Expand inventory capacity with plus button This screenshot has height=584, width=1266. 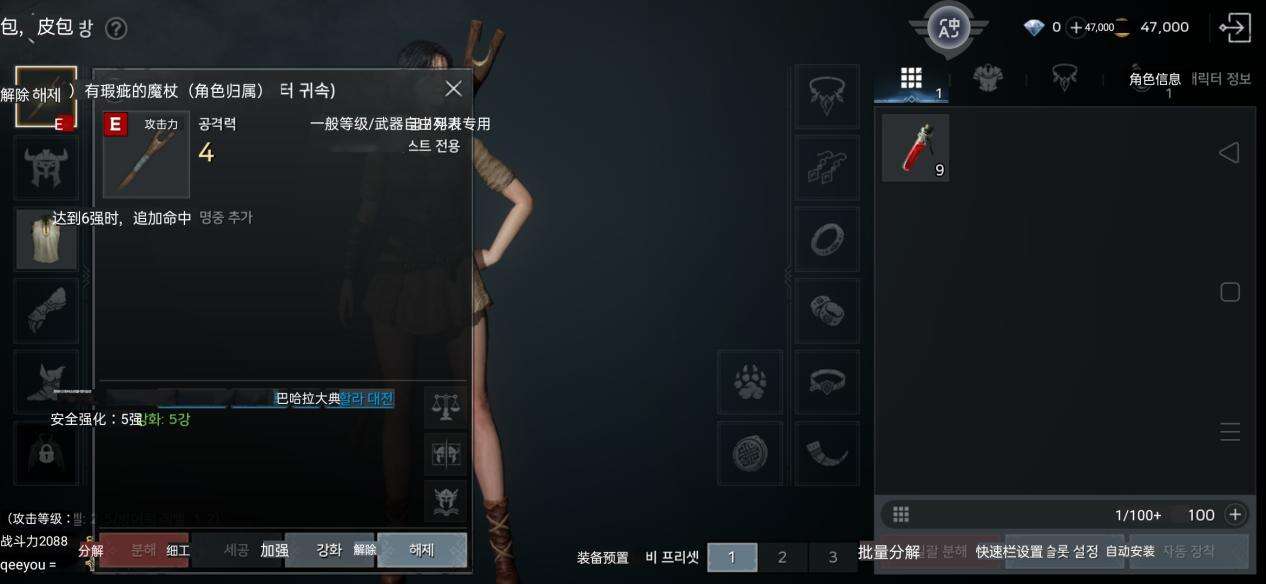coord(1235,515)
